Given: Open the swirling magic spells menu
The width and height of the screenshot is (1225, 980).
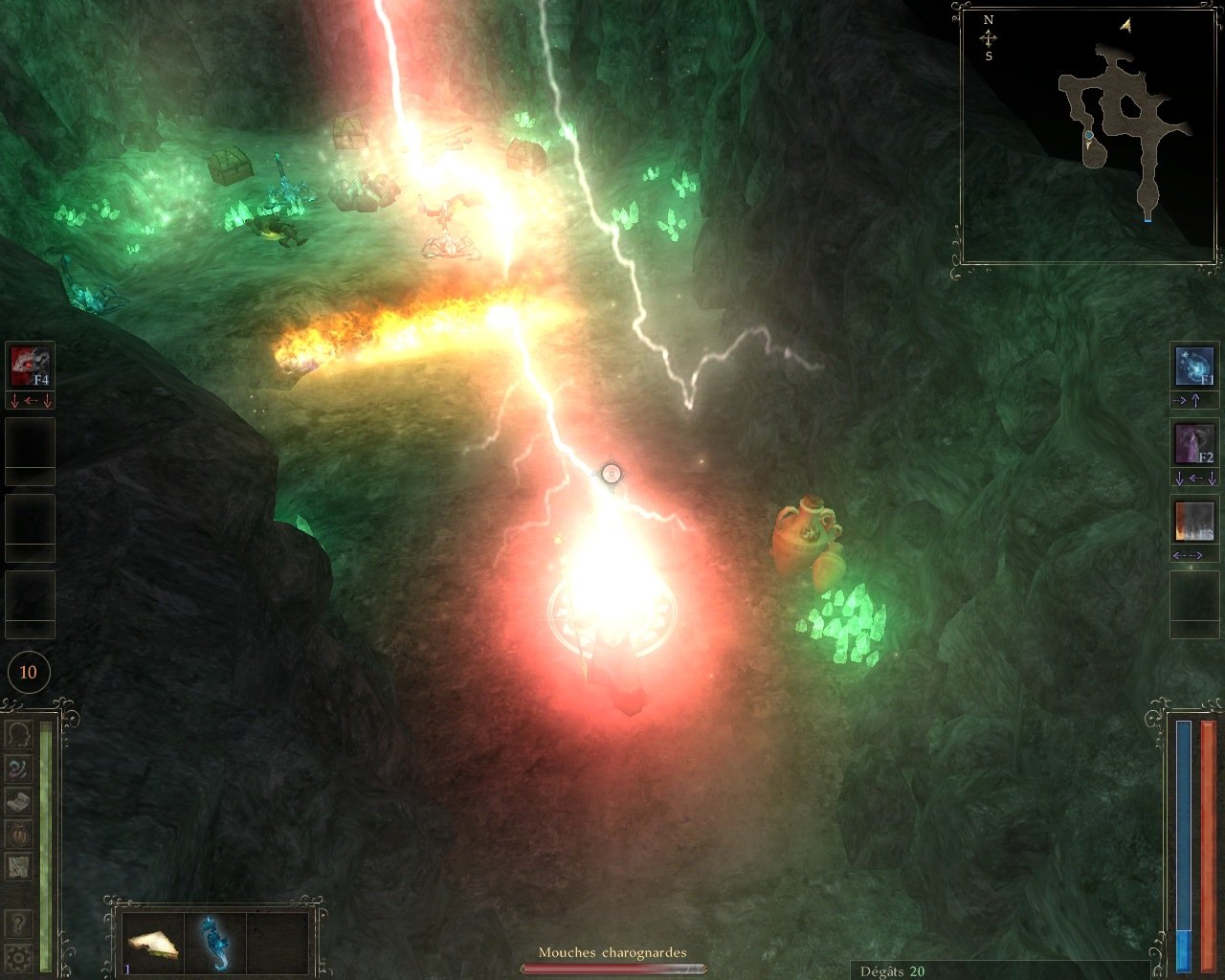Looking at the screenshot, I should click(19, 768).
